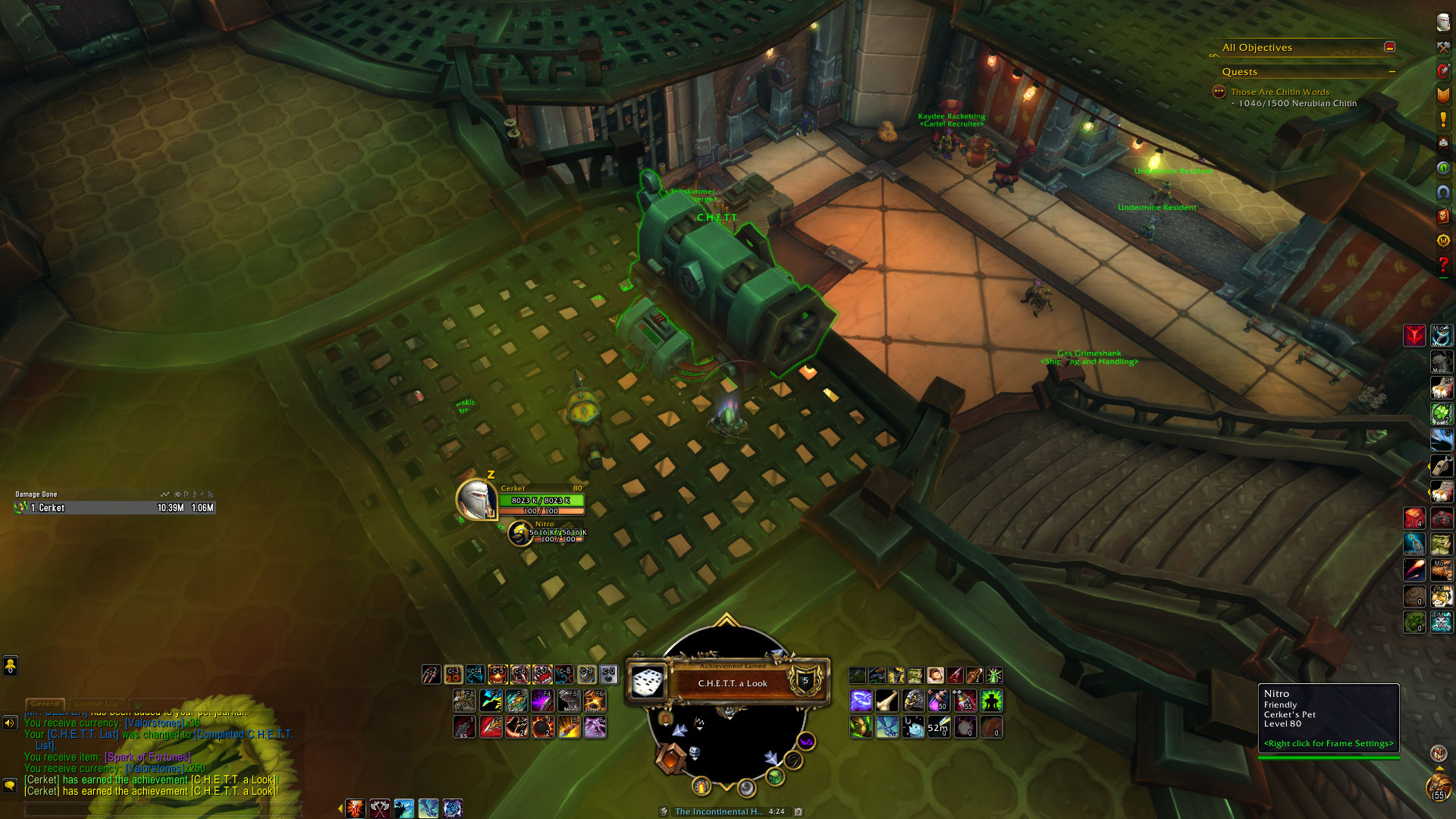Switch to the Combat Log tab
Screen dimensions: 1456x819
[x=96, y=704]
